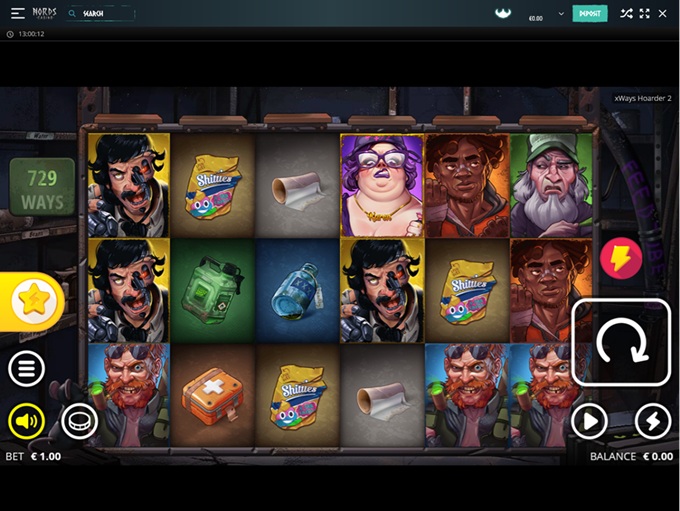680x511 pixels.
Task: Shuffle to a random game
Action: tap(626, 14)
